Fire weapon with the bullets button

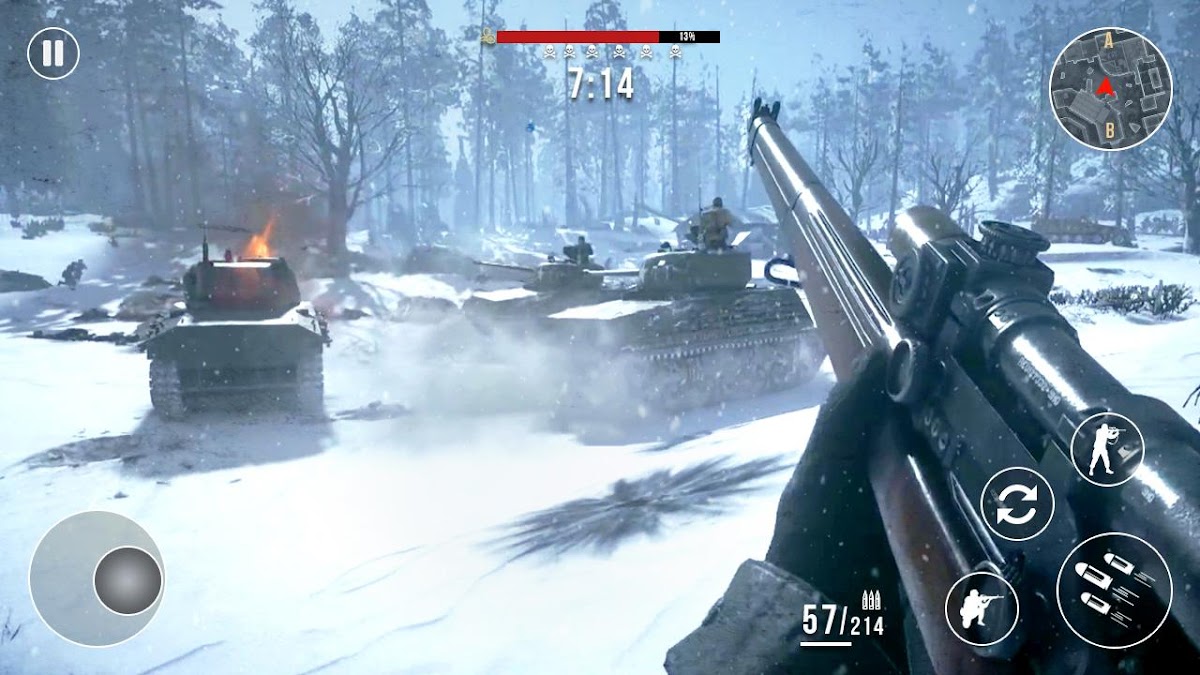tap(1114, 590)
